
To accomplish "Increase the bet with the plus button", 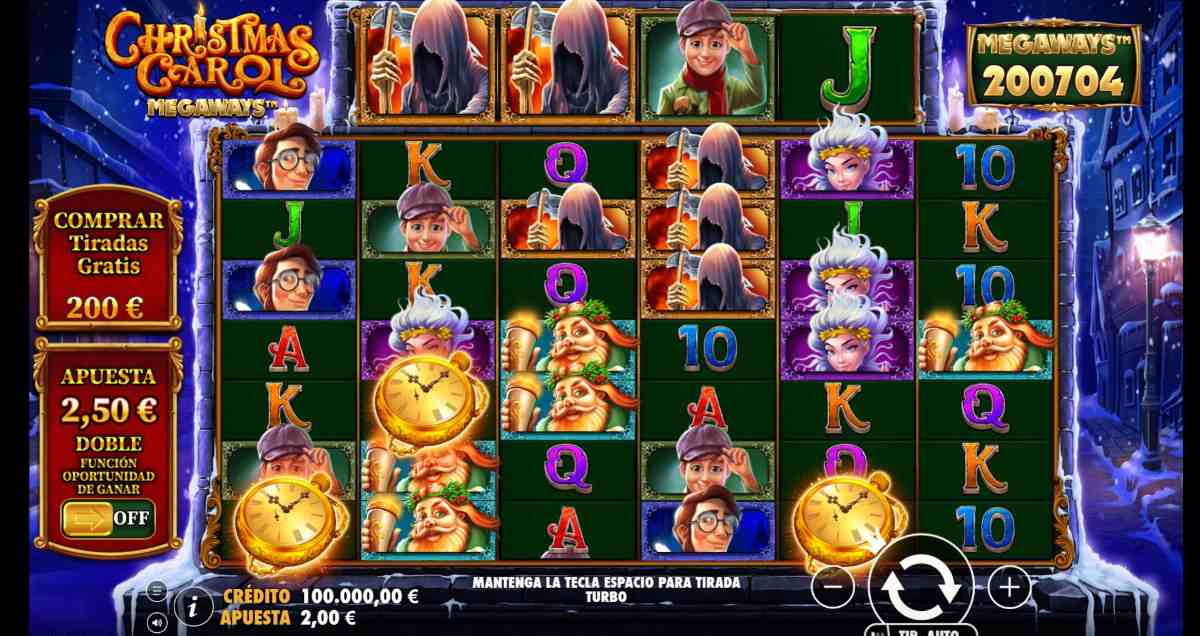I will click(x=1009, y=587).
